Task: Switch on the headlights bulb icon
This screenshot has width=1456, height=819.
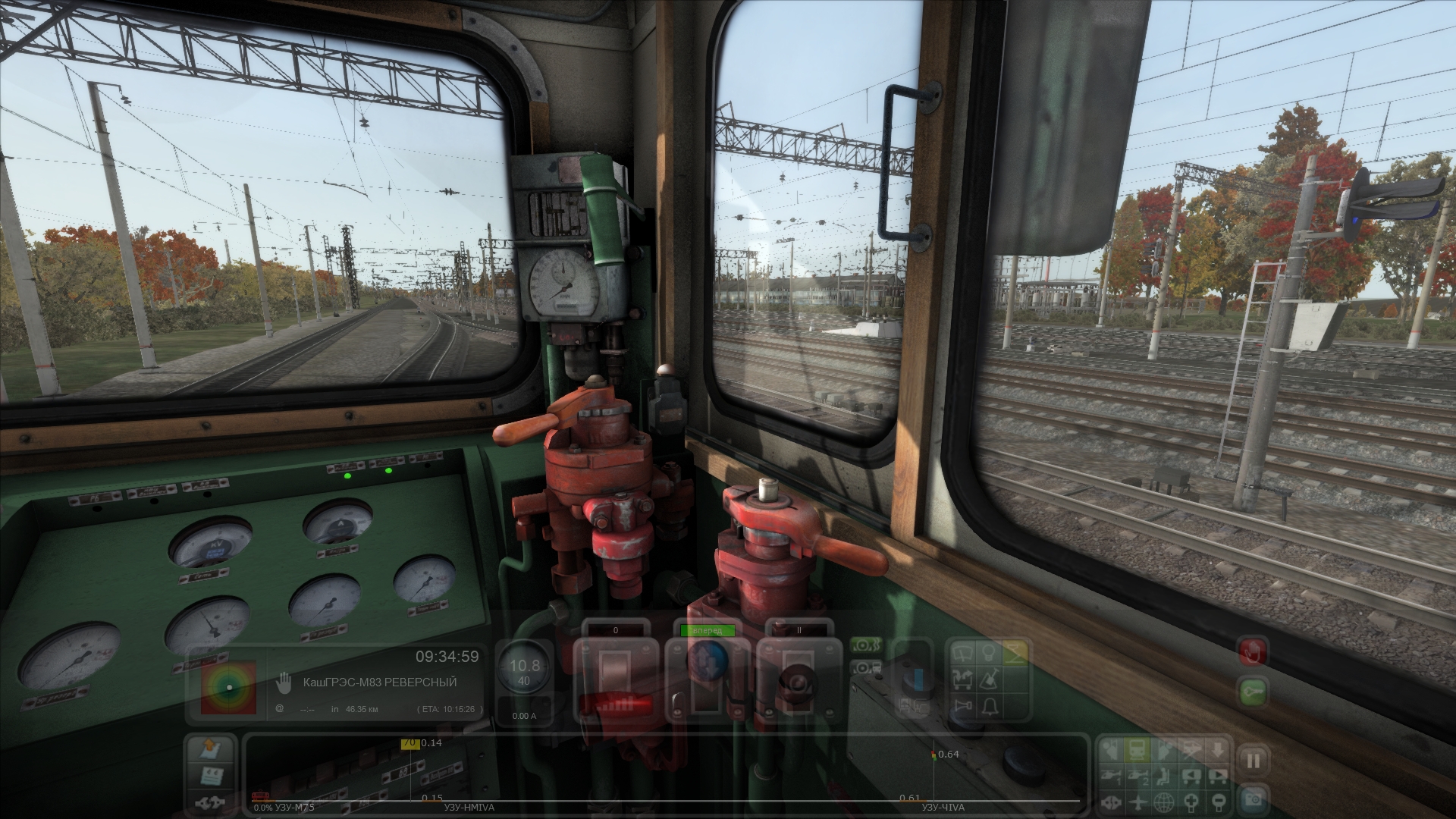Action: [x=990, y=651]
